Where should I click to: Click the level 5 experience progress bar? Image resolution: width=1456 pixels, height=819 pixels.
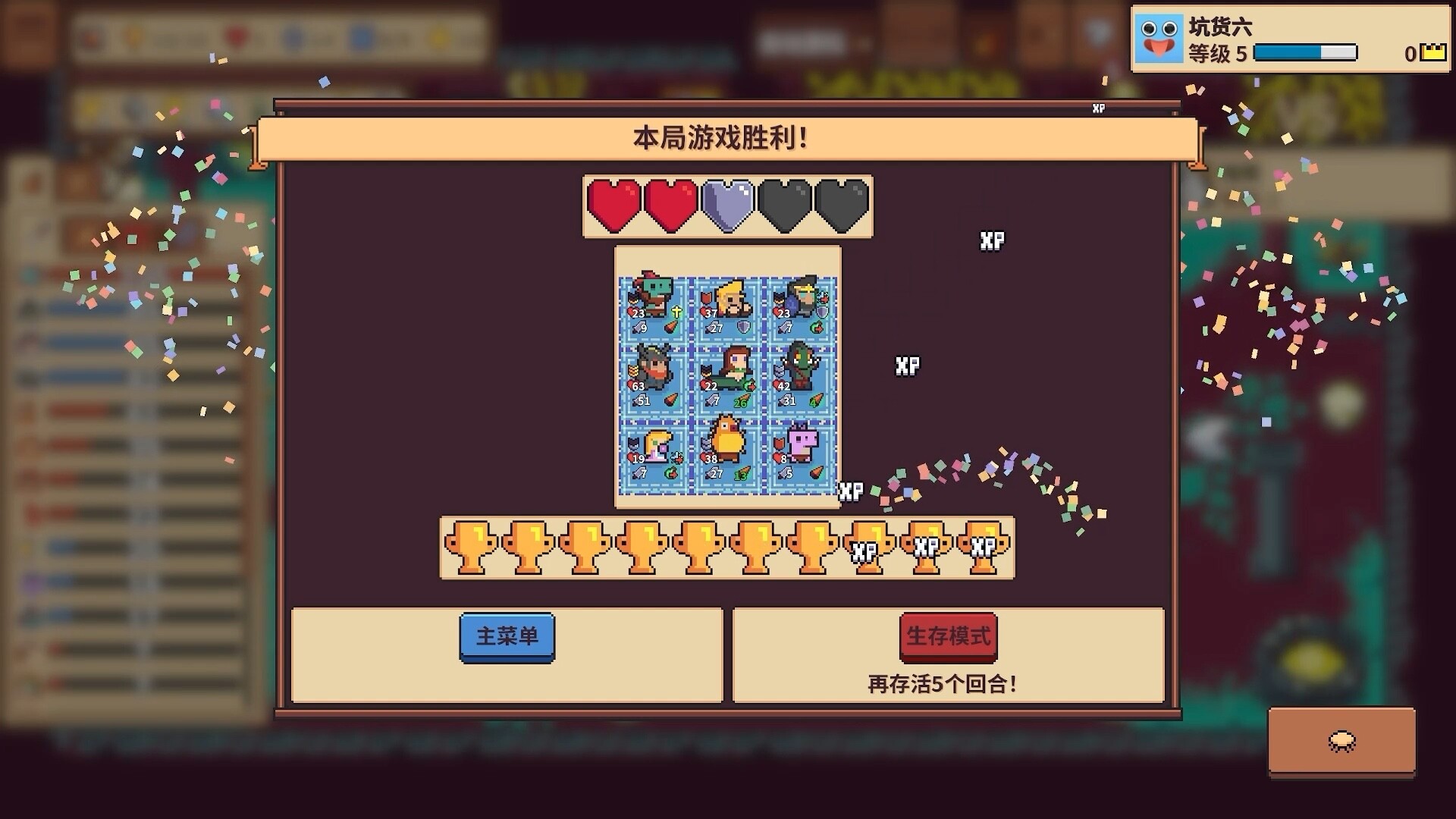pos(1307,54)
